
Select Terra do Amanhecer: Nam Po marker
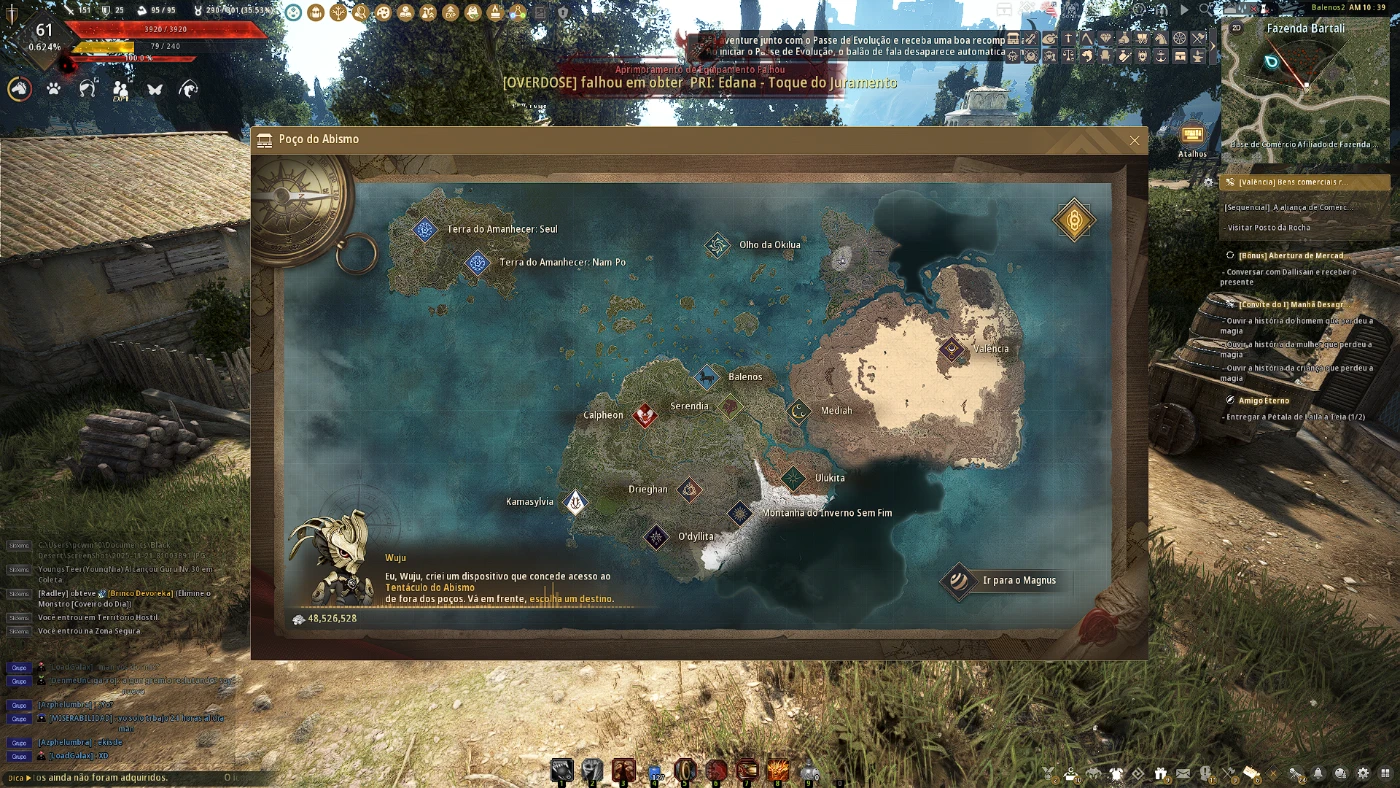pyautogui.click(x=478, y=262)
